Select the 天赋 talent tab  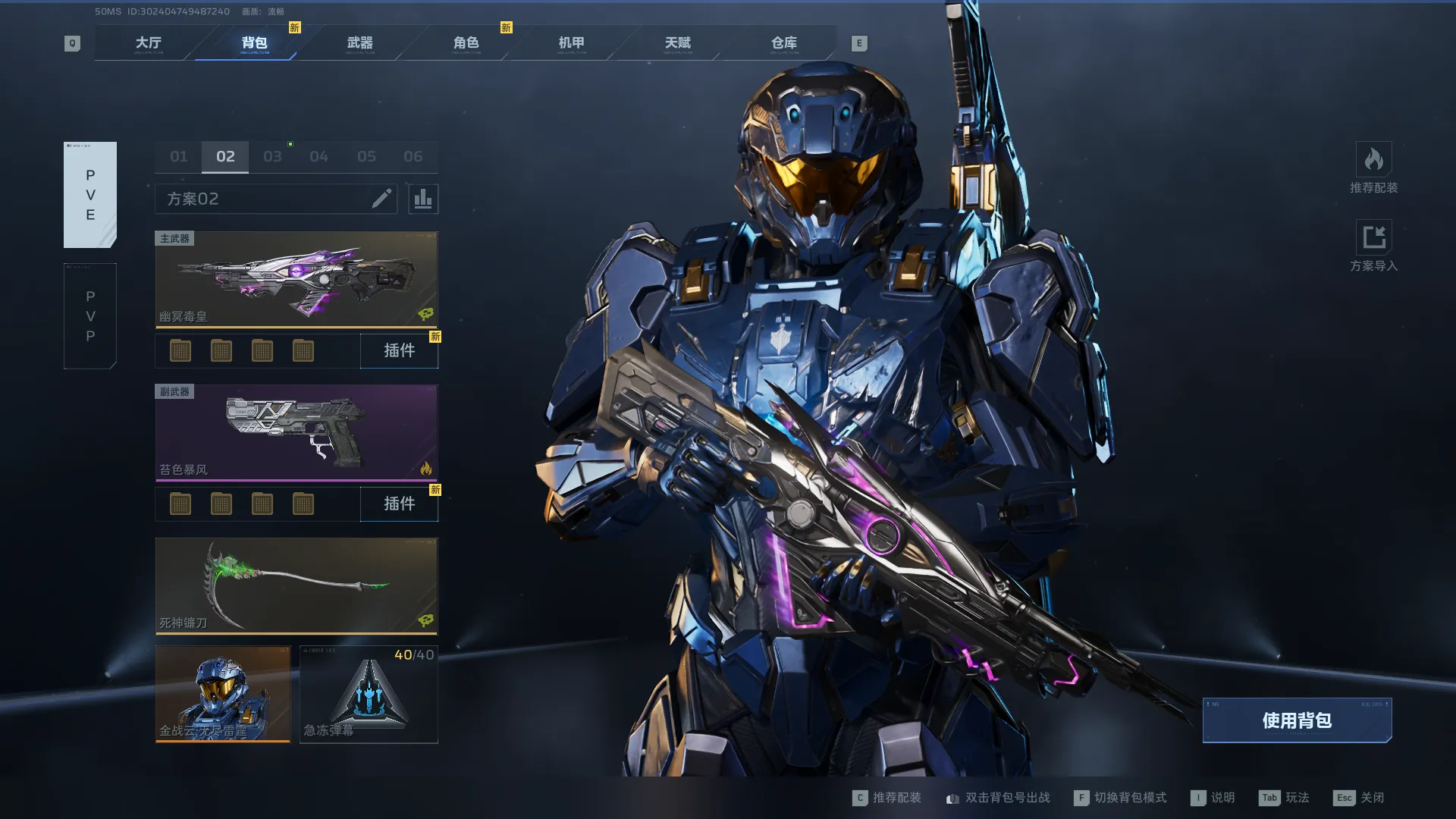point(677,43)
